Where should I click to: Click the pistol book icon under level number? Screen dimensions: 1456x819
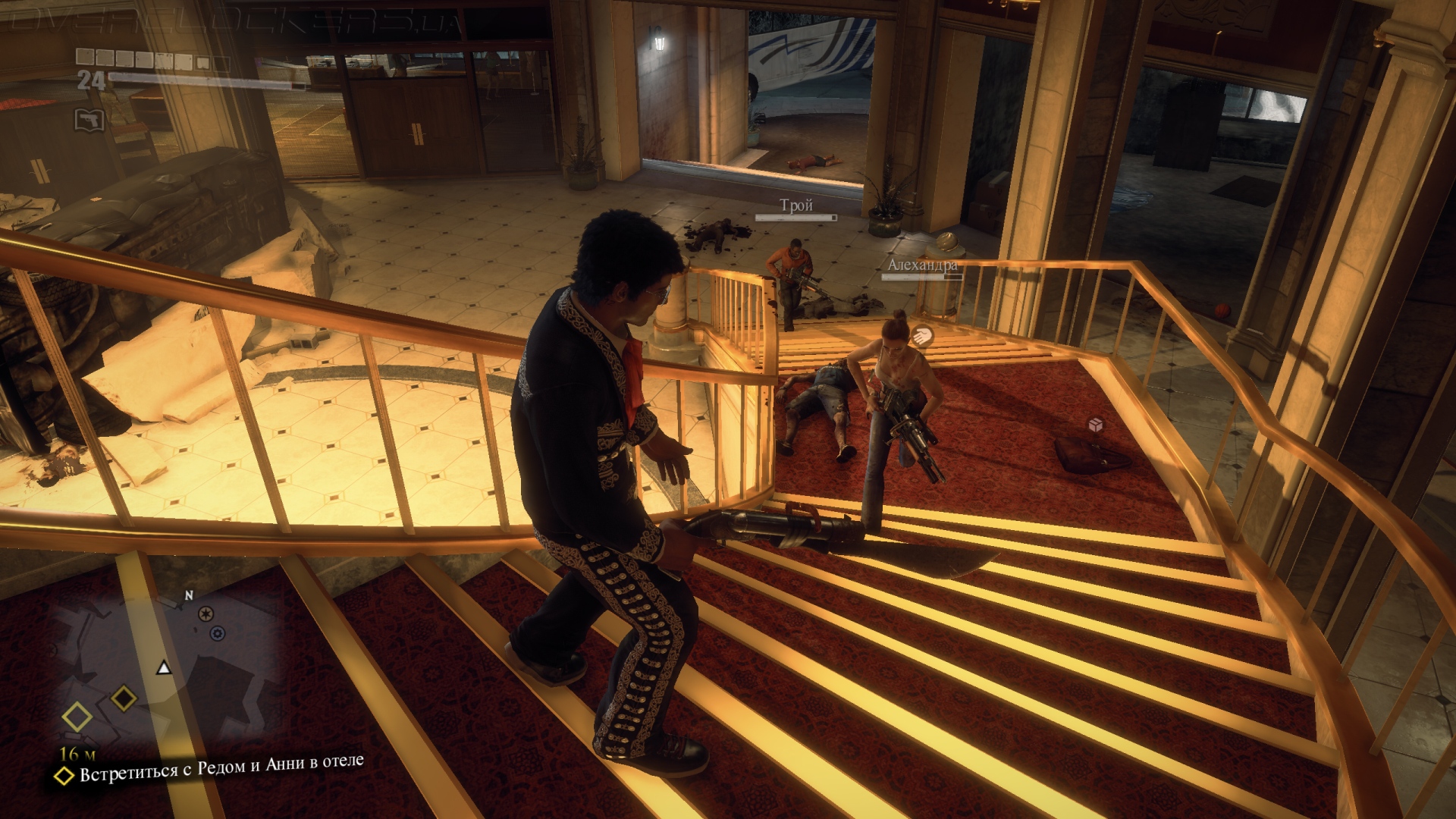[x=89, y=120]
